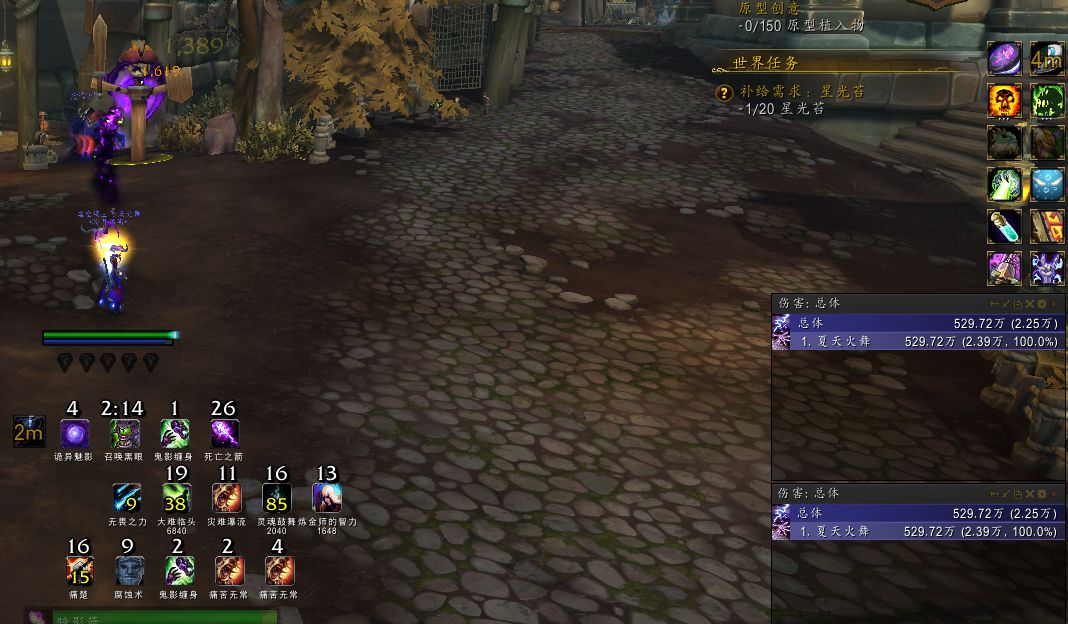Click the action button showing 4m cooldown
The width and height of the screenshot is (1068, 624).
(1047, 59)
